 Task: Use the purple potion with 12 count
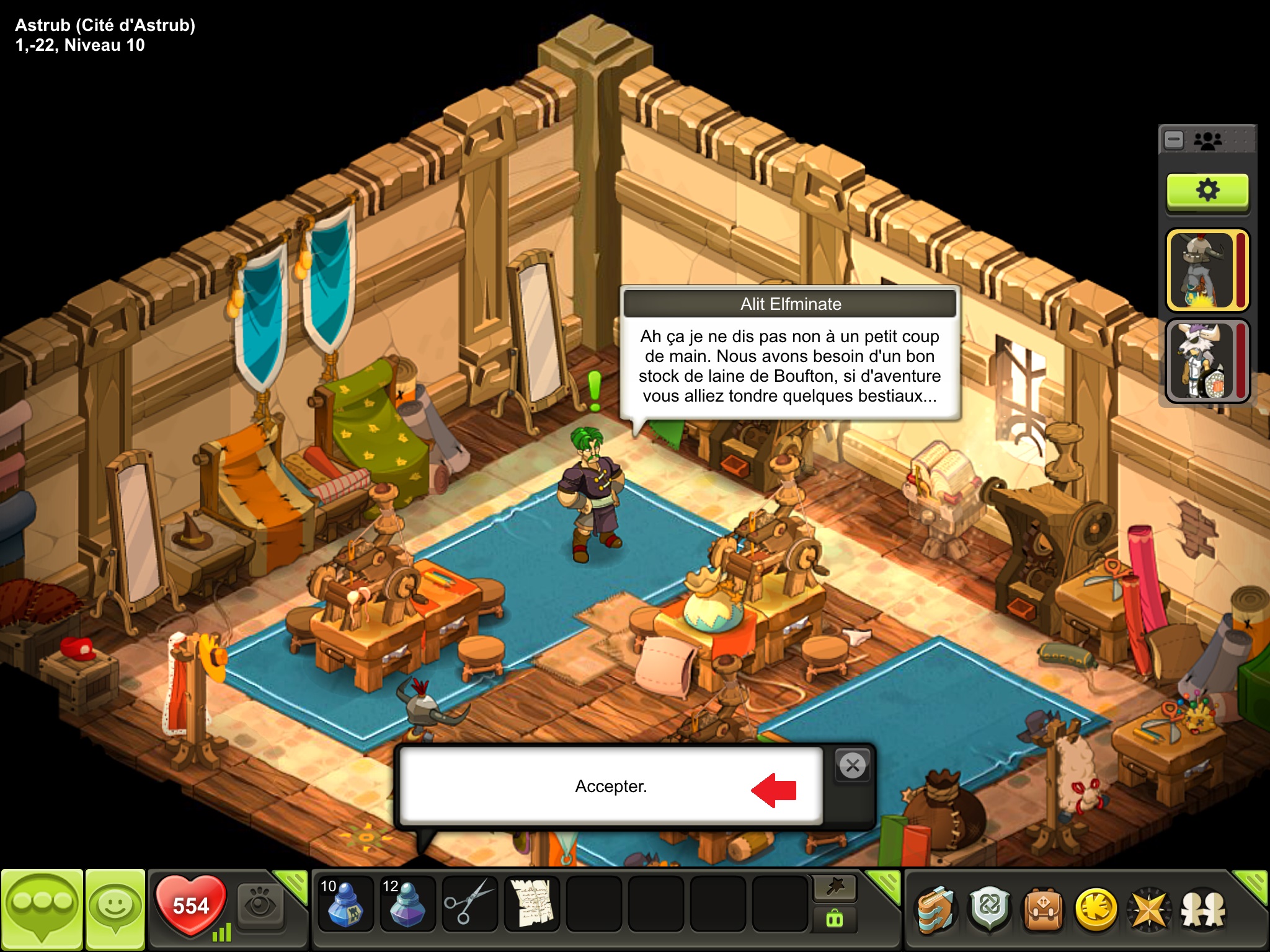point(407,904)
